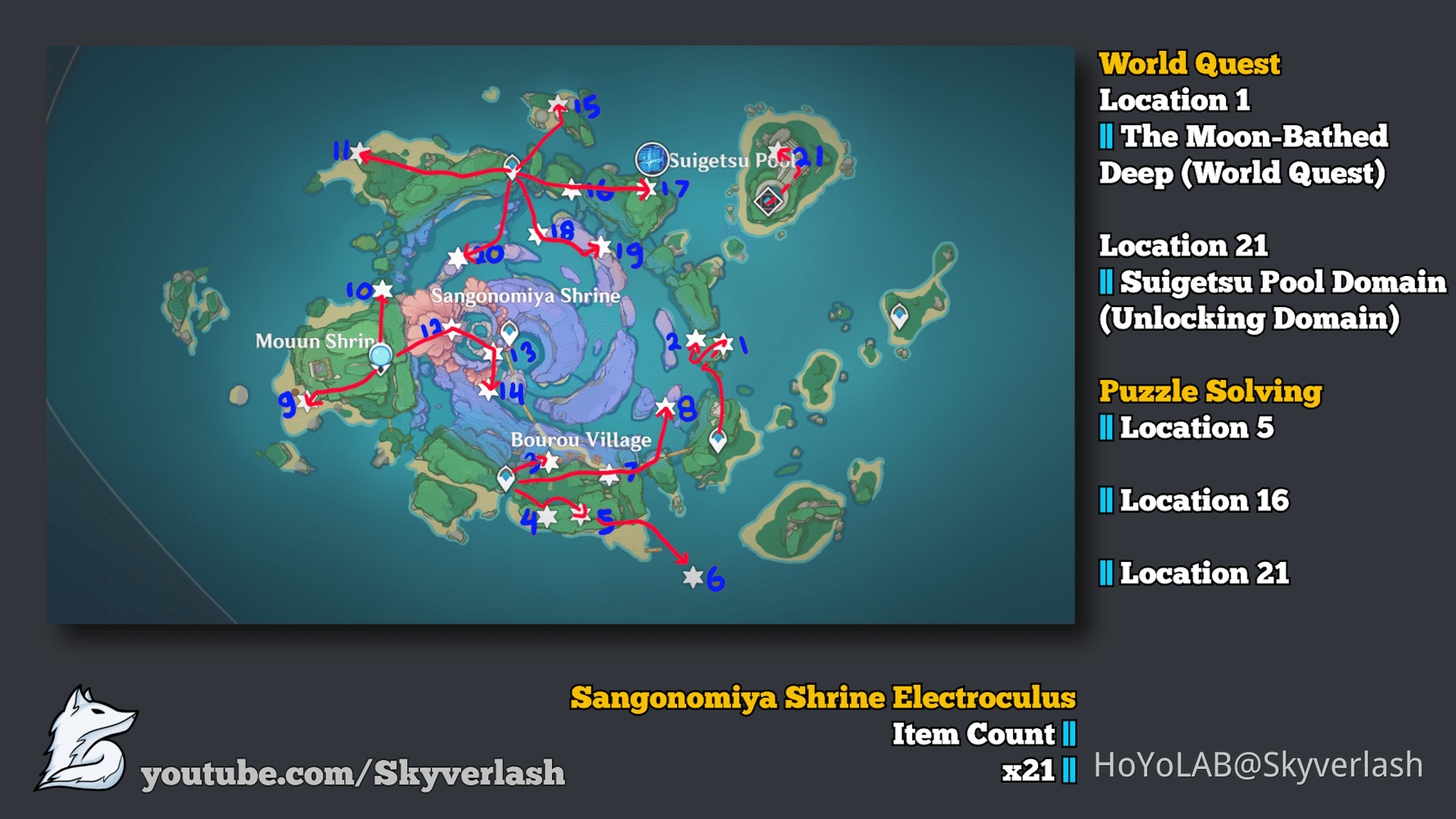
Task: Select the Puzzle Solving Location 16 entry
Action: [1196, 500]
